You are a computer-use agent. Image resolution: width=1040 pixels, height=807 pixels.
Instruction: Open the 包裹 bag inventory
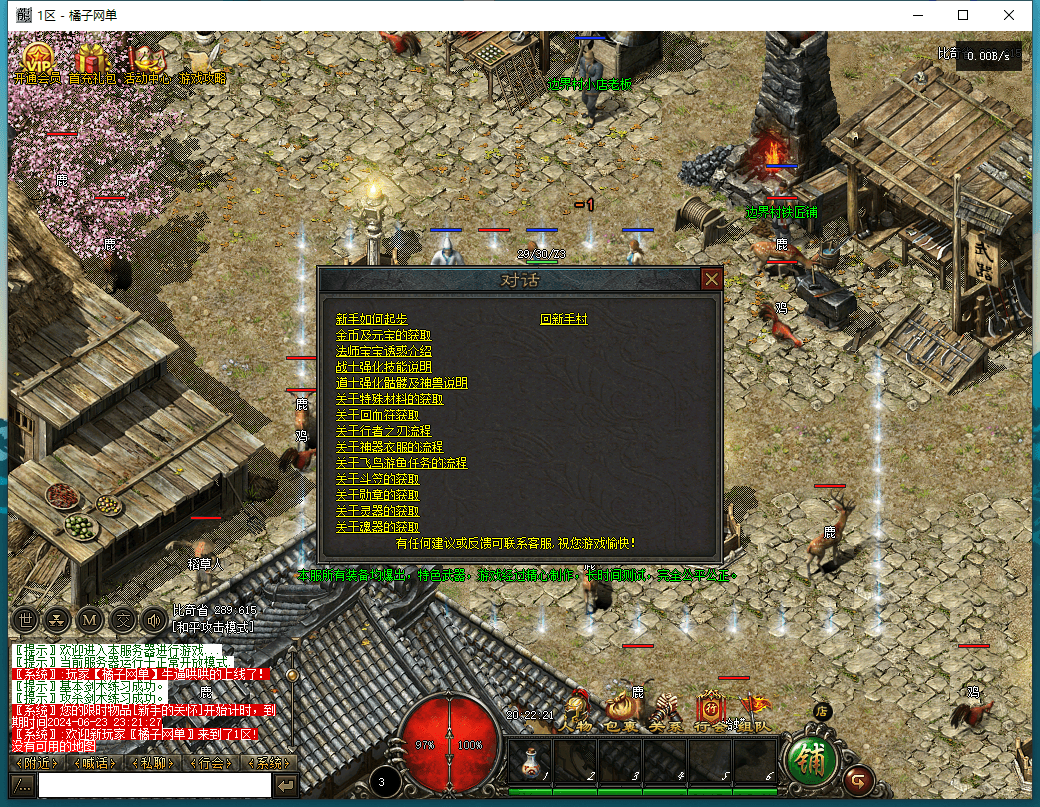(621, 712)
